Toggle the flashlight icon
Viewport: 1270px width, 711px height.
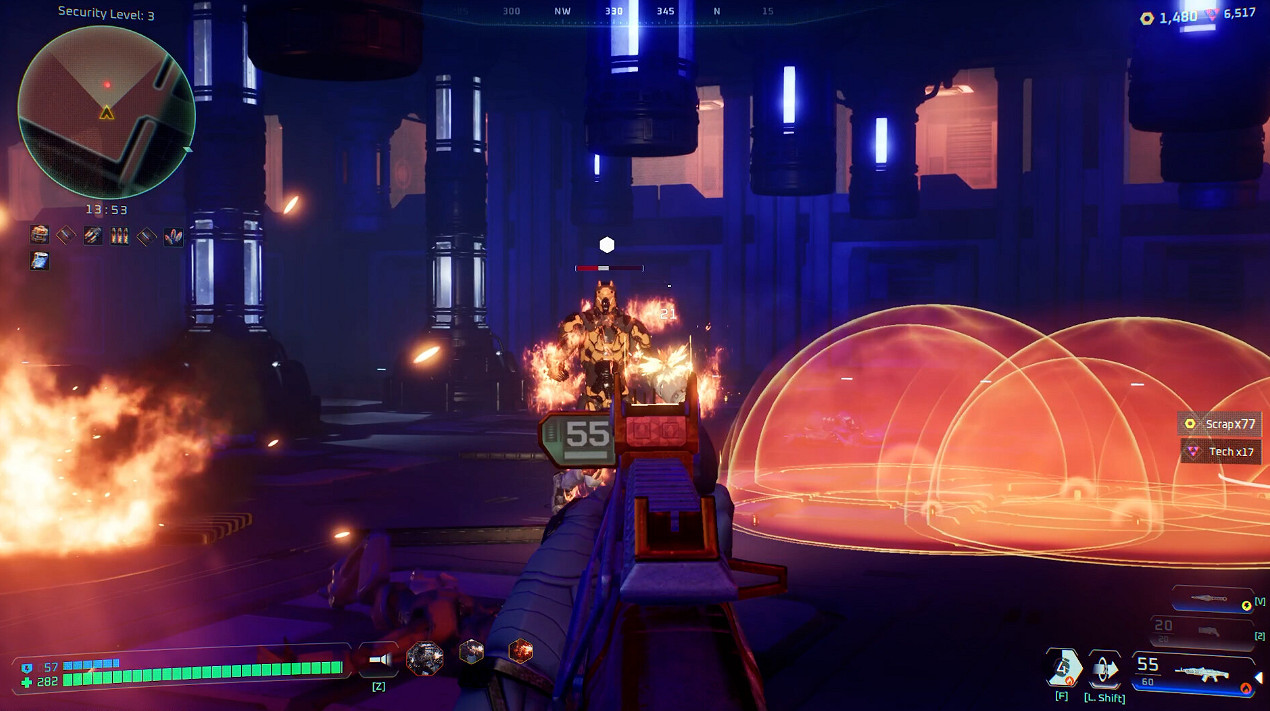tap(379, 659)
